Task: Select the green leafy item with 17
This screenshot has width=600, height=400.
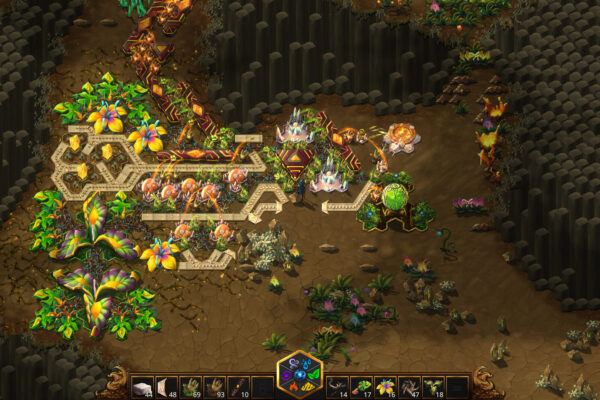Action: [363, 385]
